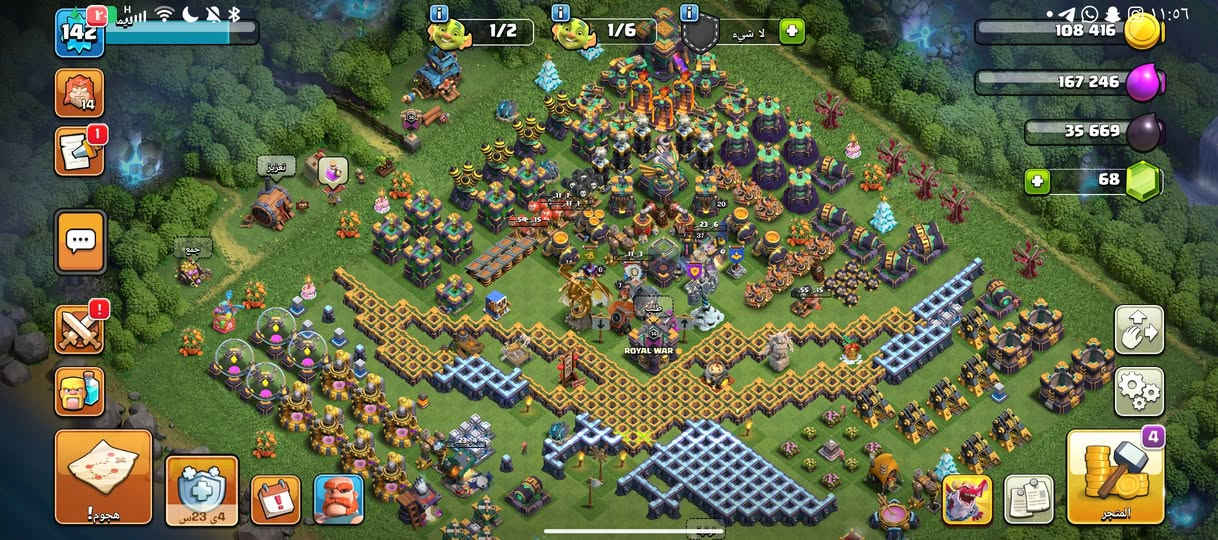The width and height of the screenshot is (1218, 540).
Task: Open the barbarian and potion icon
Action: point(80,391)
